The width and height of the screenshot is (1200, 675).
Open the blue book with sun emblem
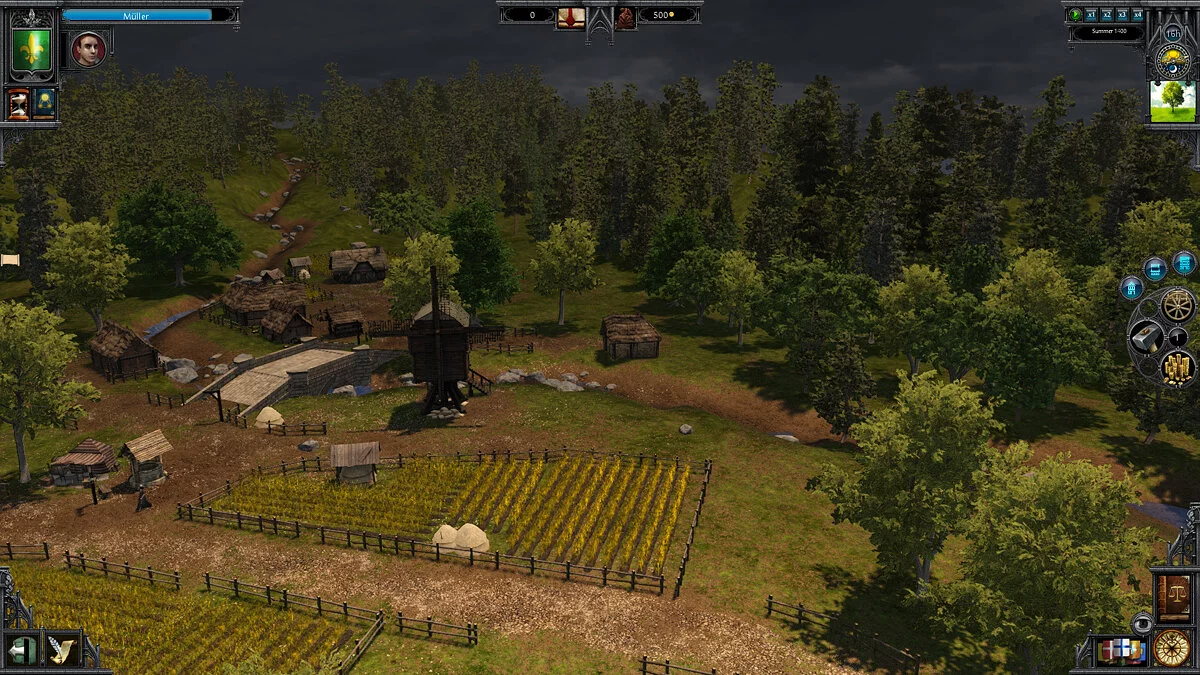click(44, 104)
